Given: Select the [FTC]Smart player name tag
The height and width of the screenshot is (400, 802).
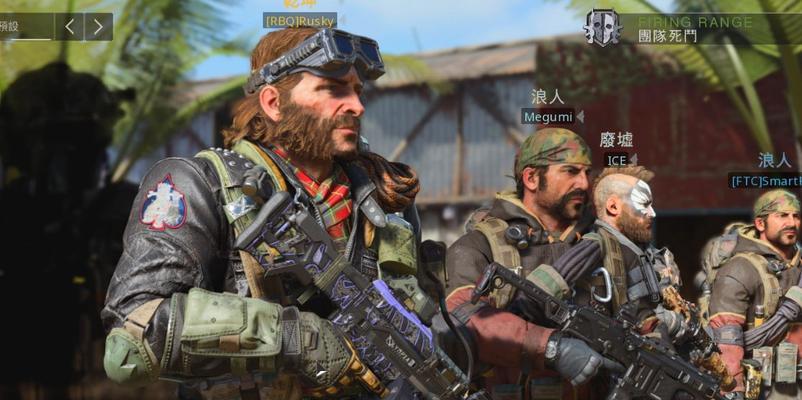Looking at the screenshot, I should [766, 181].
